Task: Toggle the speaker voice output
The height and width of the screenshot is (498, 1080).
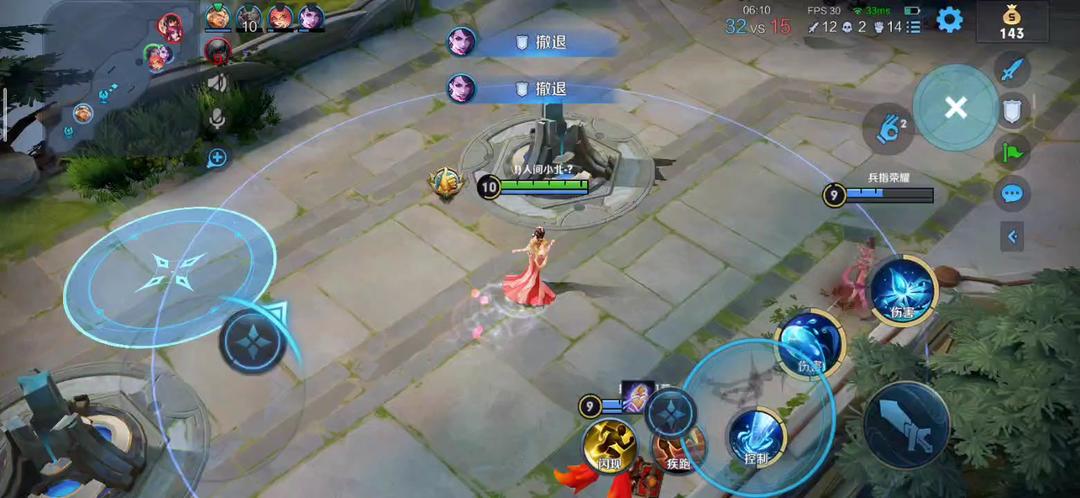Action: 217,84
